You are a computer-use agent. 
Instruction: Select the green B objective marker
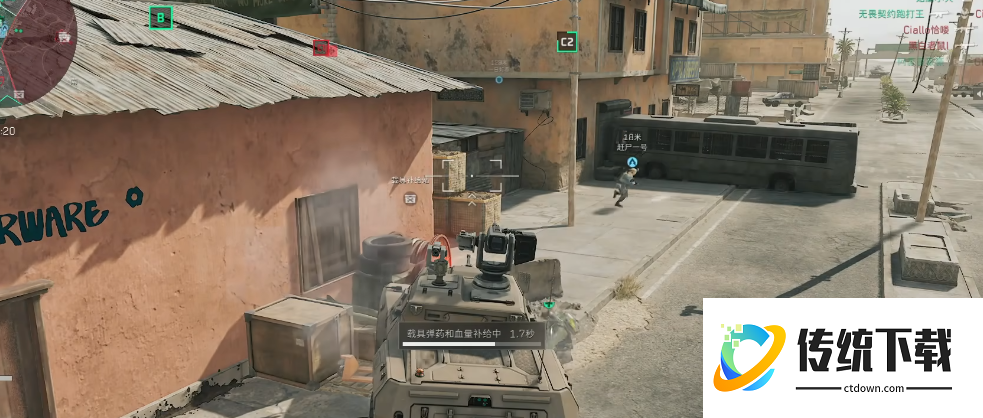160,17
